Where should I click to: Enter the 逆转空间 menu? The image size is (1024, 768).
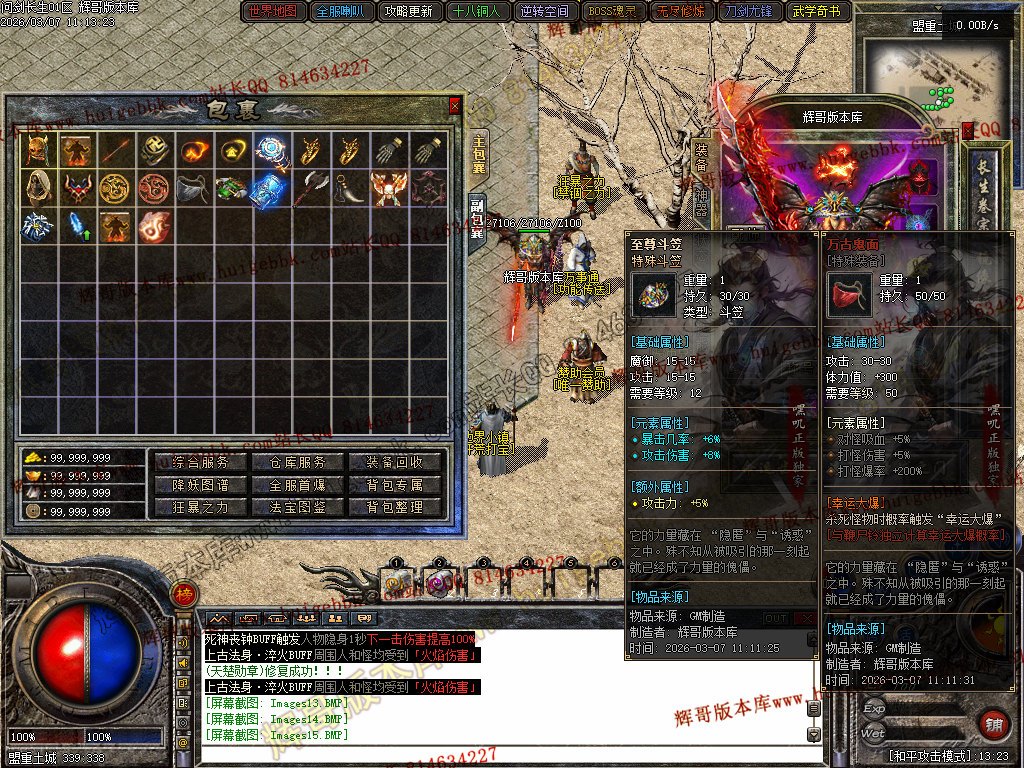click(545, 12)
